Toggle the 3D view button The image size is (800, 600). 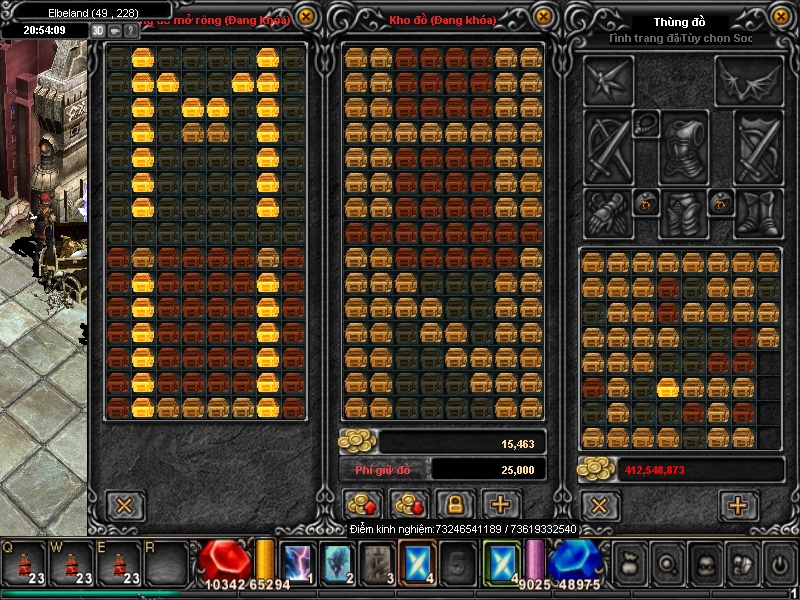tap(98, 30)
